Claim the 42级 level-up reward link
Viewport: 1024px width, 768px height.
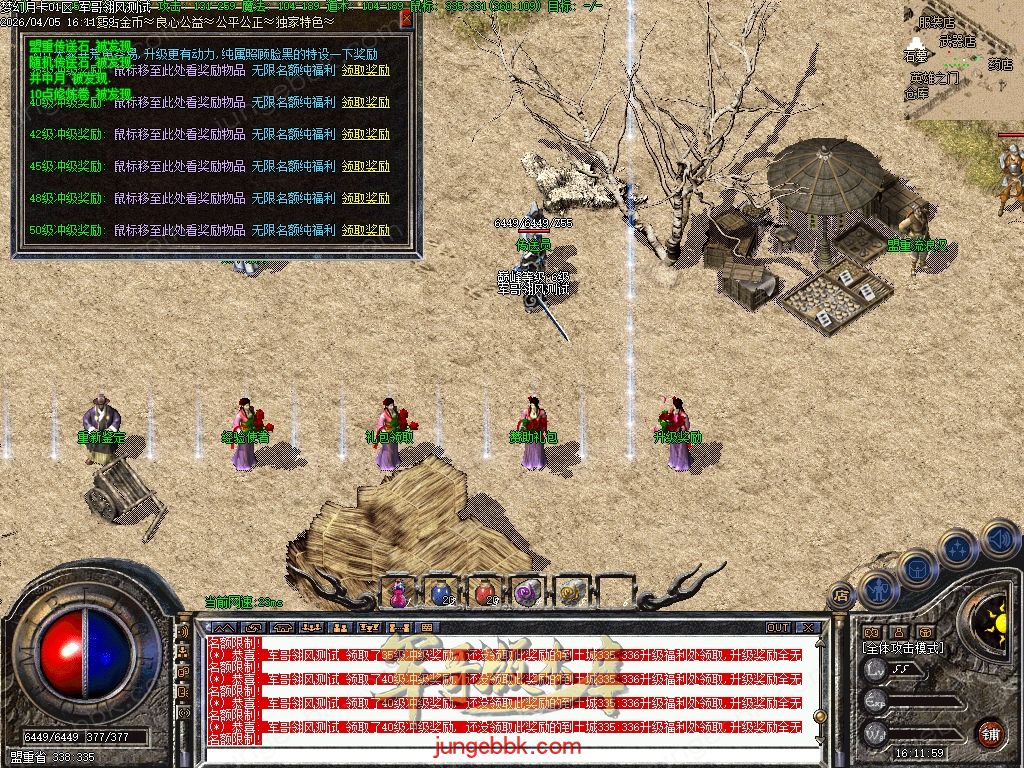(365, 134)
